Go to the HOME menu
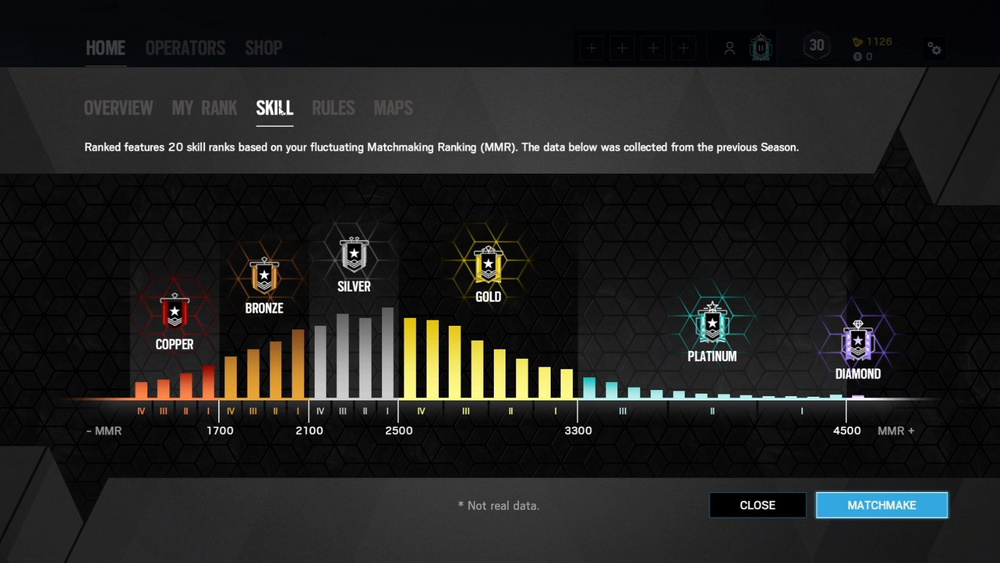 tap(105, 48)
